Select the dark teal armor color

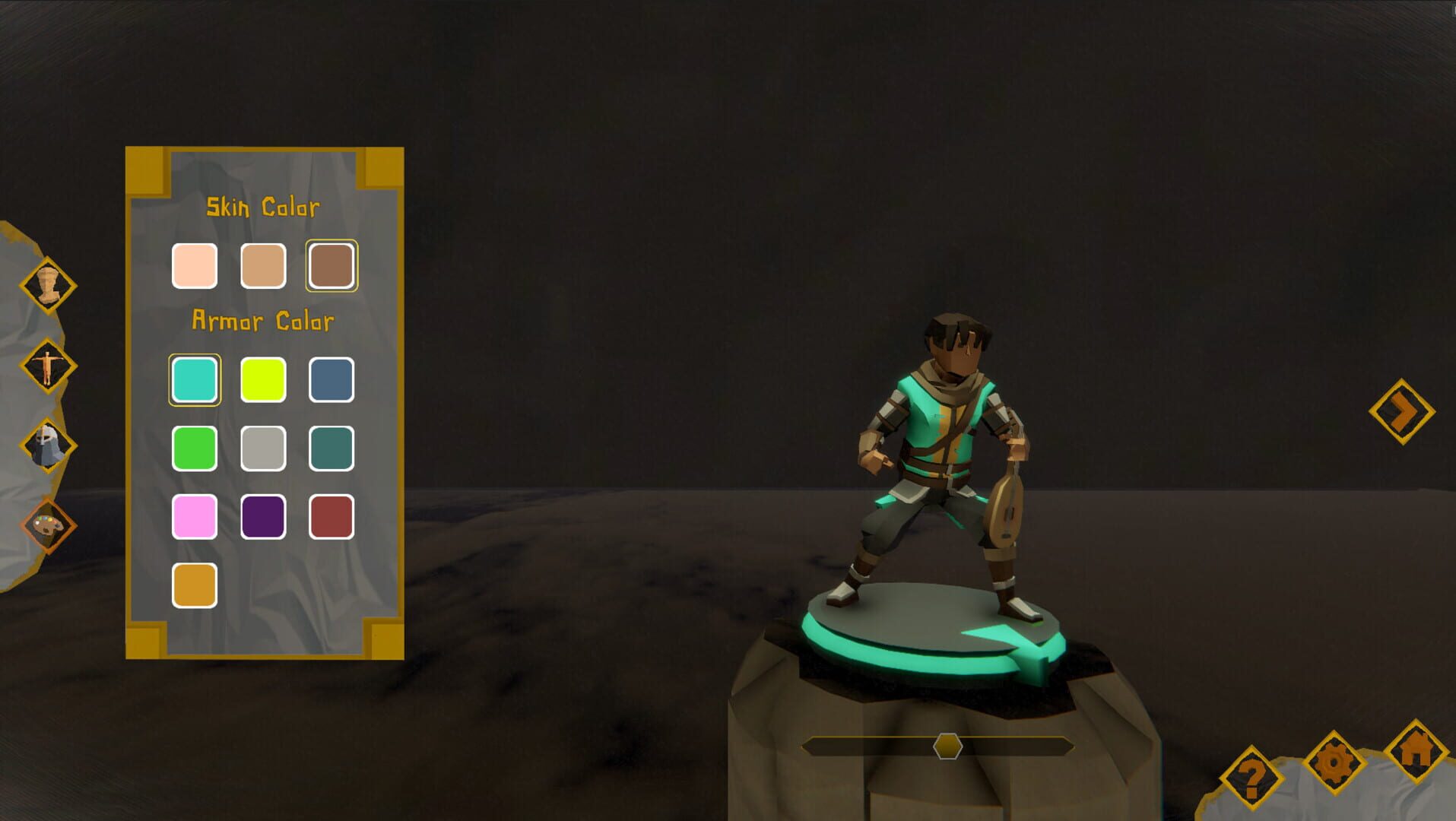331,449
